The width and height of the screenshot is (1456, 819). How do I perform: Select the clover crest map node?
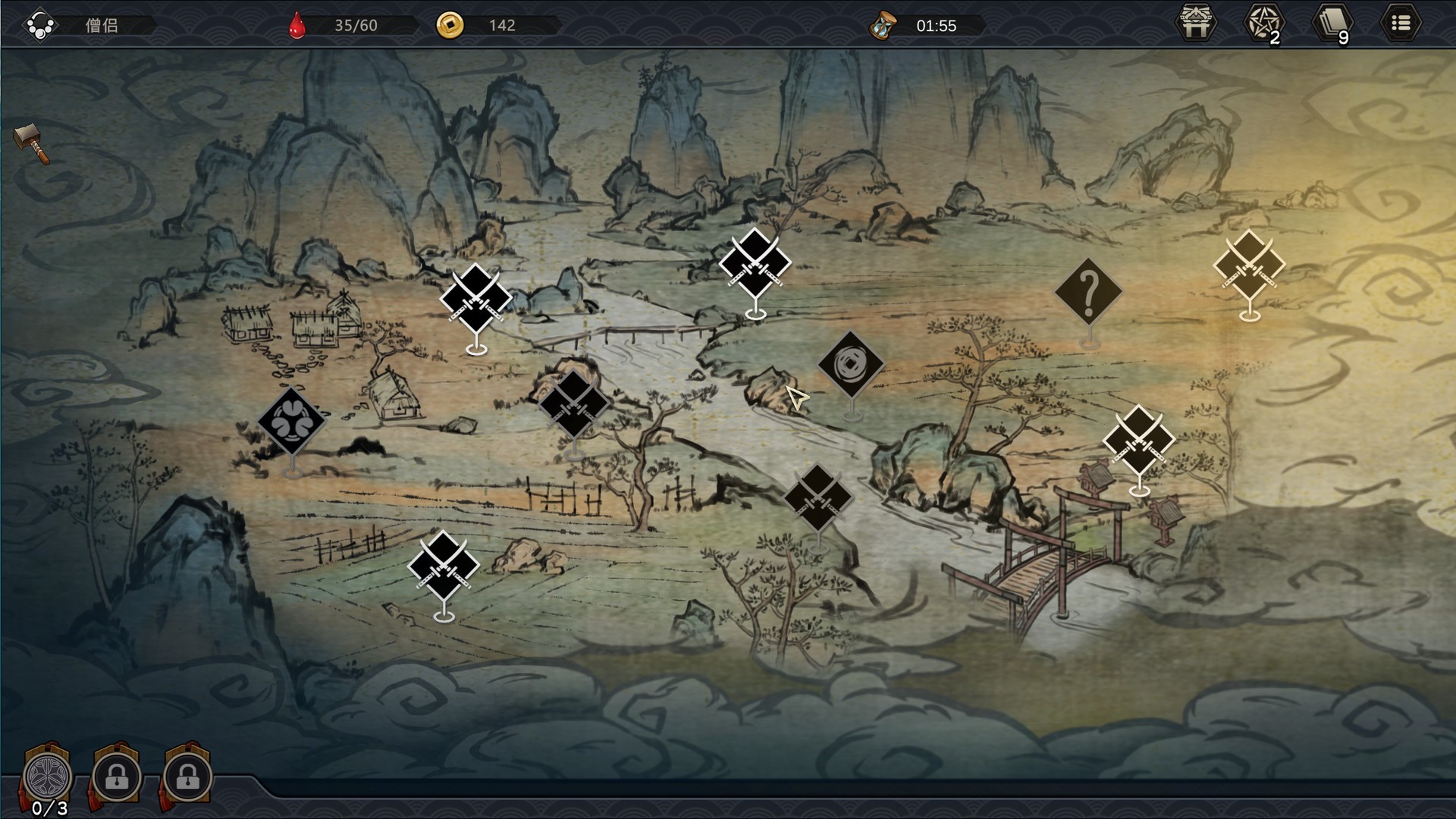(x=292, y=421)
